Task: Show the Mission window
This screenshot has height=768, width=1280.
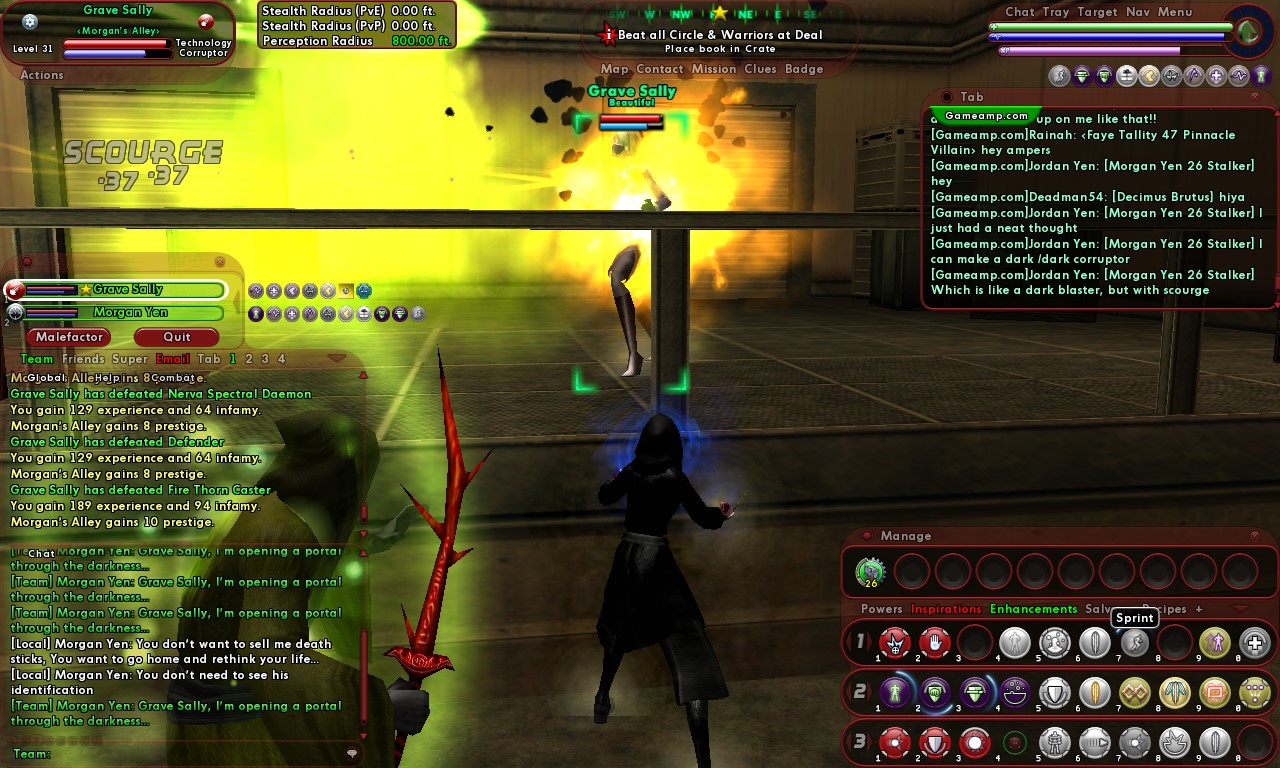Action: [713, 69]
